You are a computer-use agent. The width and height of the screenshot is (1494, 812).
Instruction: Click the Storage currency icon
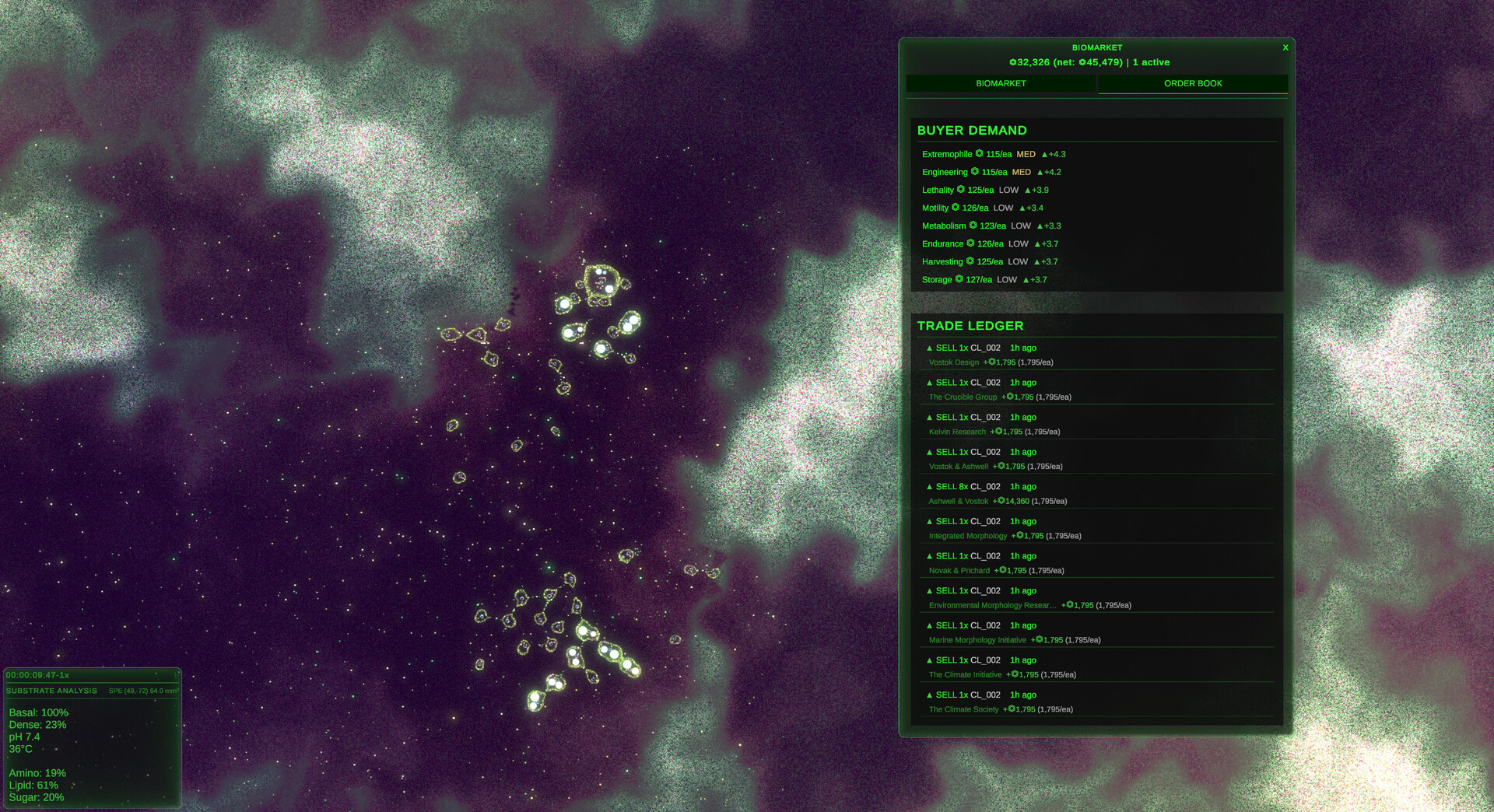(x=959, y=279)
